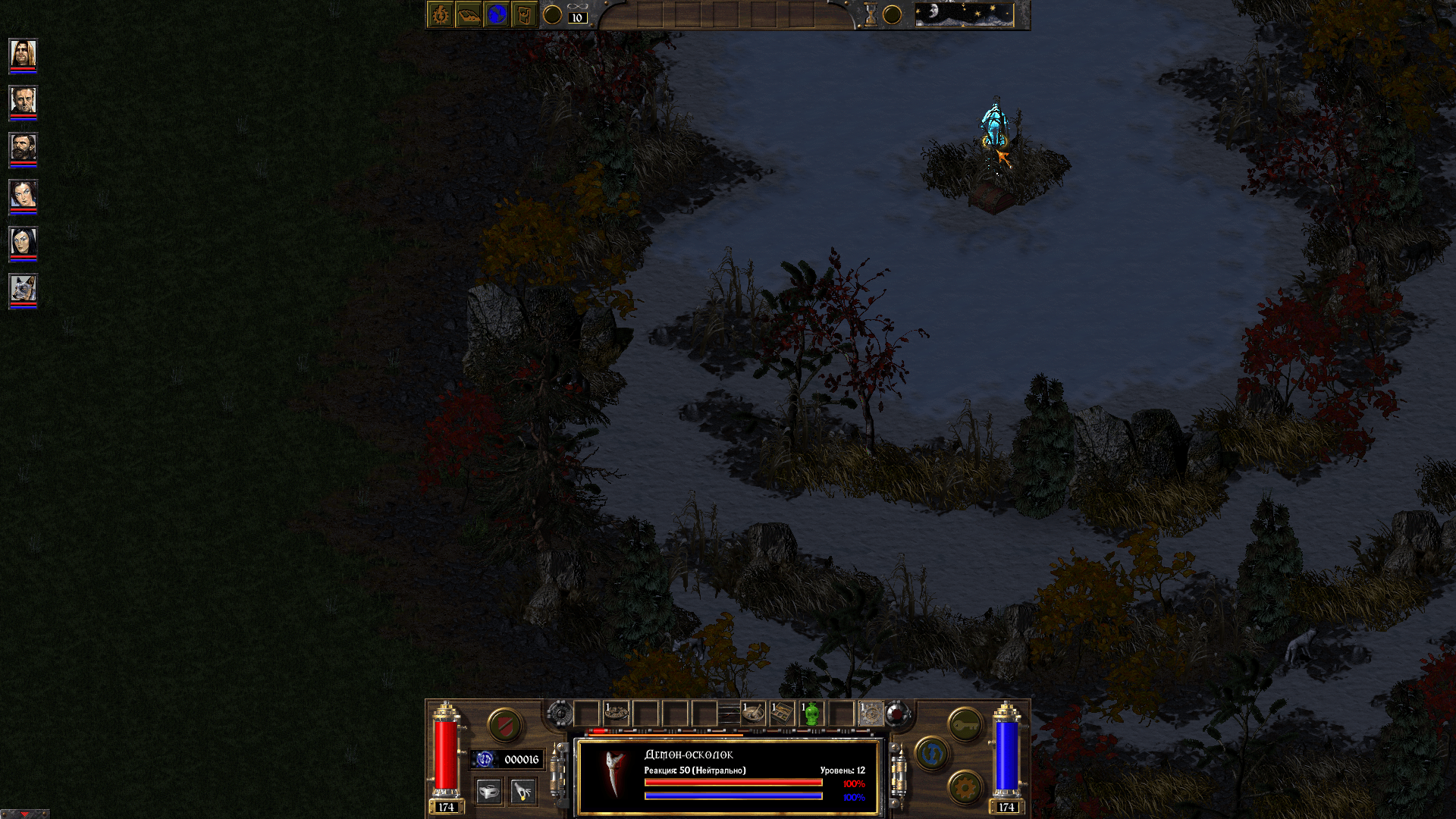Screen dimensions: 1456x819
Task: Open the world map globe icon
Action: point(498,14)
